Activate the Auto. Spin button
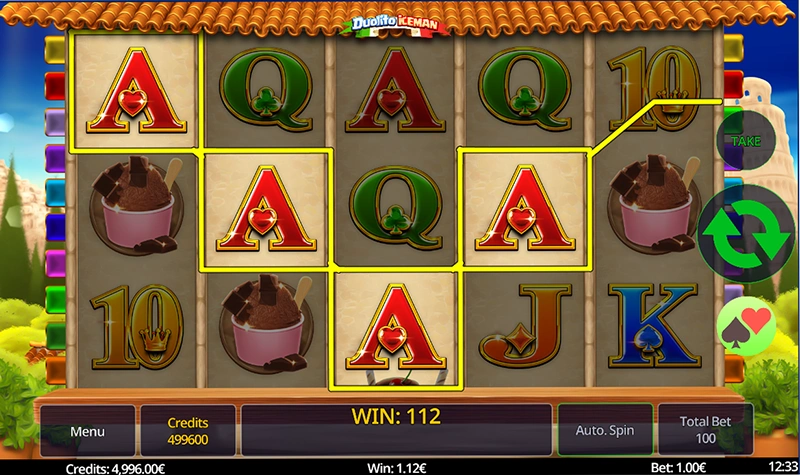 [x=604, y=431]
